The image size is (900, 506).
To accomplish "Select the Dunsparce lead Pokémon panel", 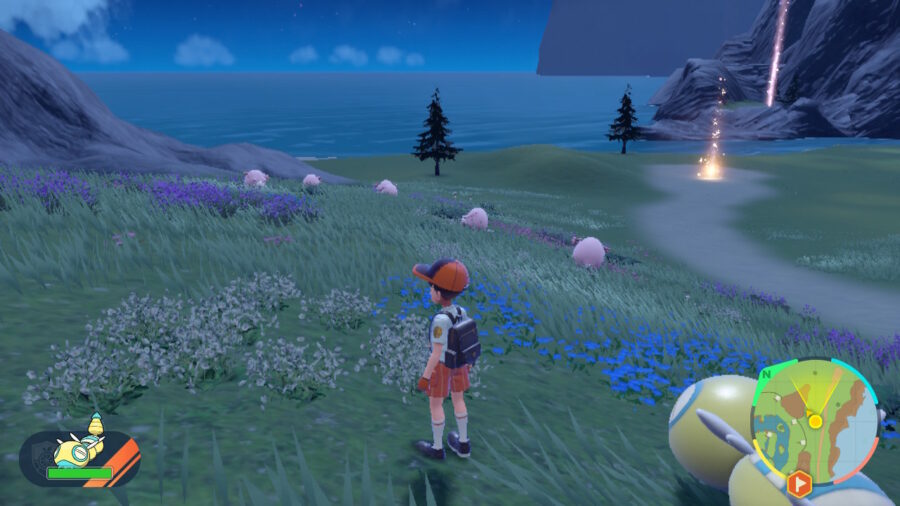I will [x=80, y=456].
